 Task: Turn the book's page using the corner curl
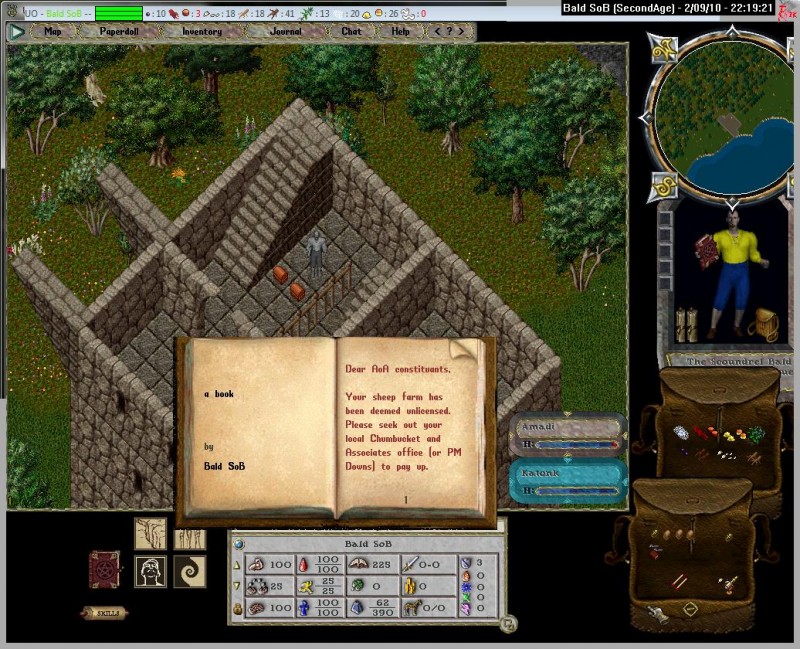pos(464,351)
